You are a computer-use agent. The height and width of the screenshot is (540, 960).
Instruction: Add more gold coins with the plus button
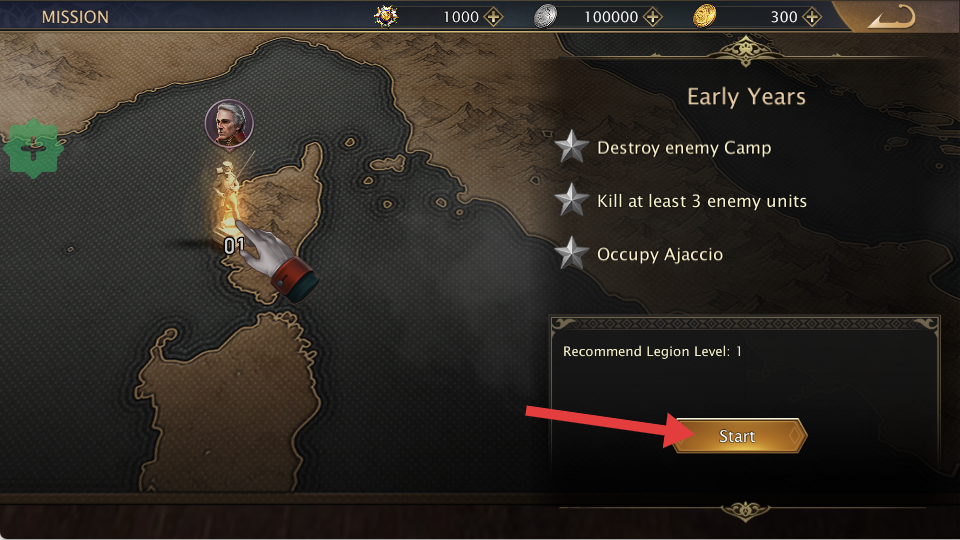coord(814,17)
